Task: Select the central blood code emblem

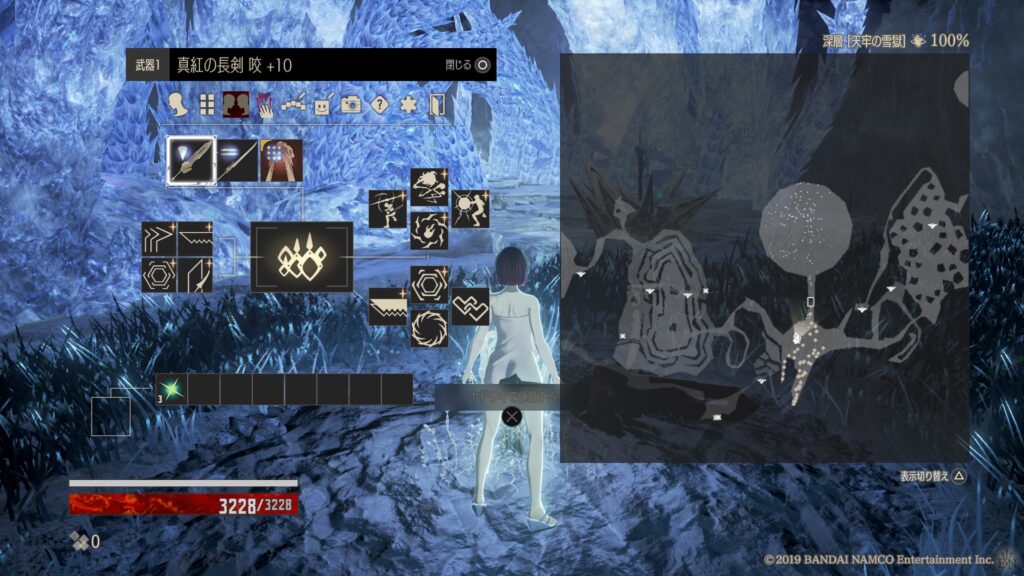Action: coord(301,257)
